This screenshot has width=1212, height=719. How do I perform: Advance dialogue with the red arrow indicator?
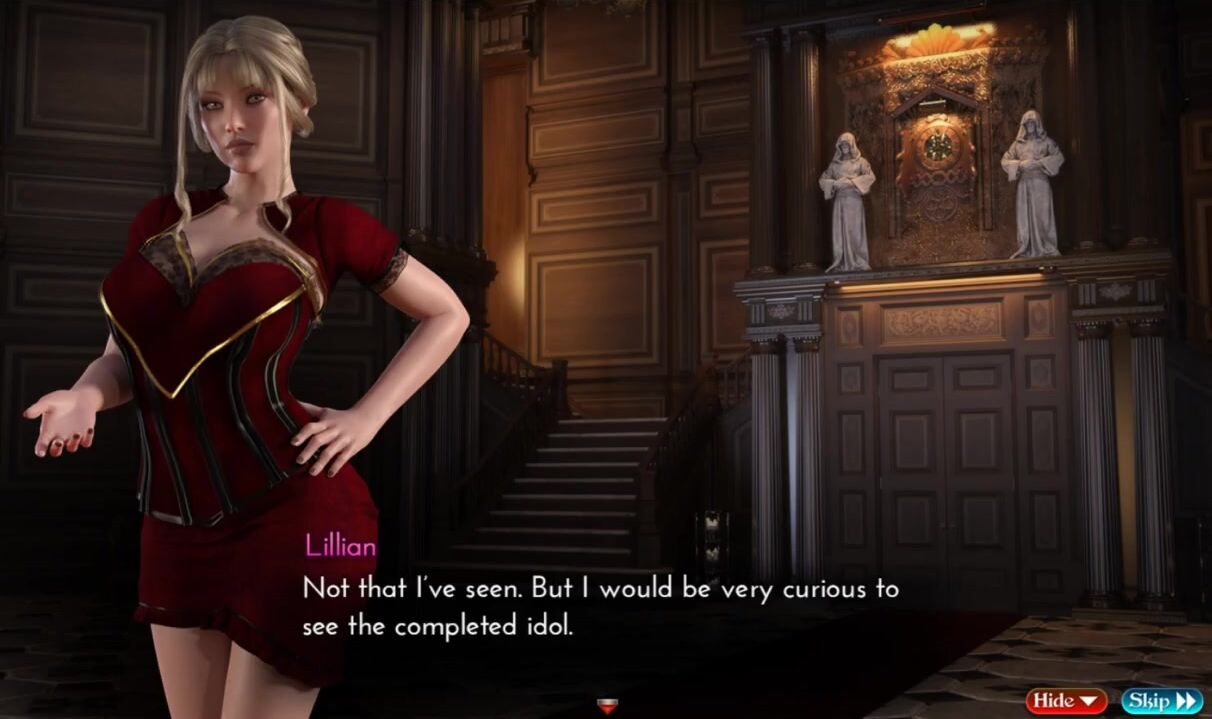click(606, 706)
